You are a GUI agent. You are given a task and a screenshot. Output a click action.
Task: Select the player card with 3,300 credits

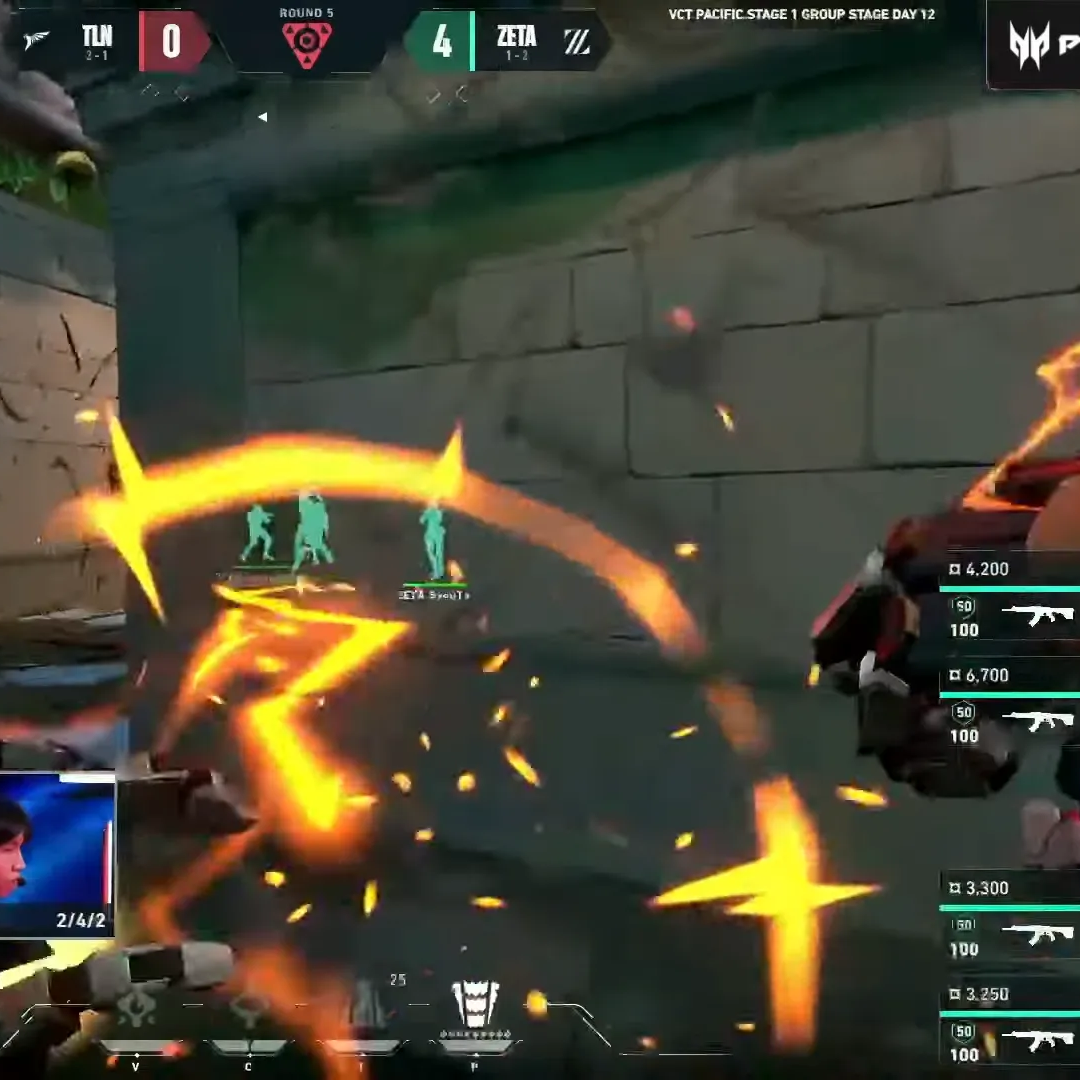pos(1010,919)
